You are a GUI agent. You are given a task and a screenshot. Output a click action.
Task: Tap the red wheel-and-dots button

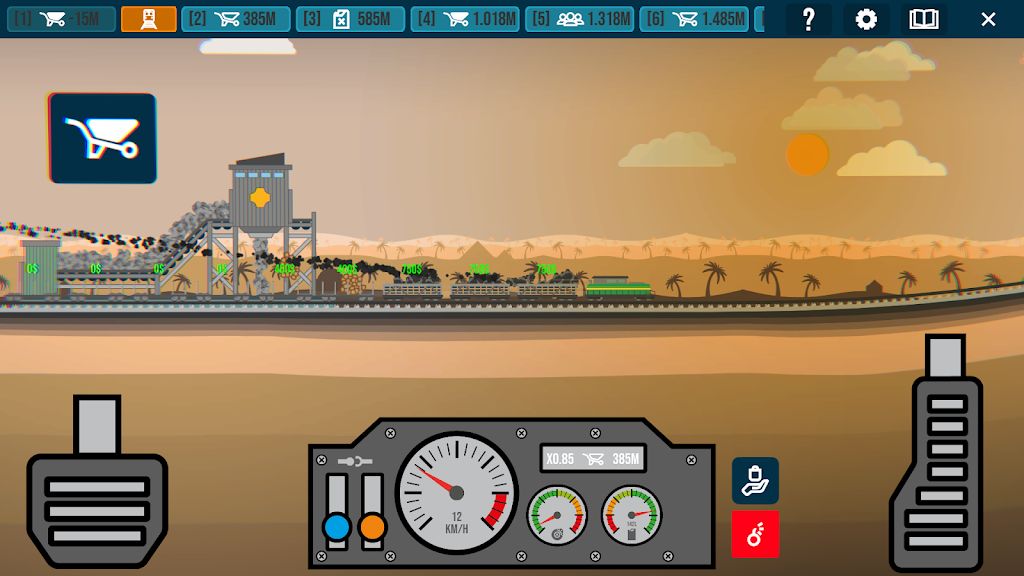[755, 534]
